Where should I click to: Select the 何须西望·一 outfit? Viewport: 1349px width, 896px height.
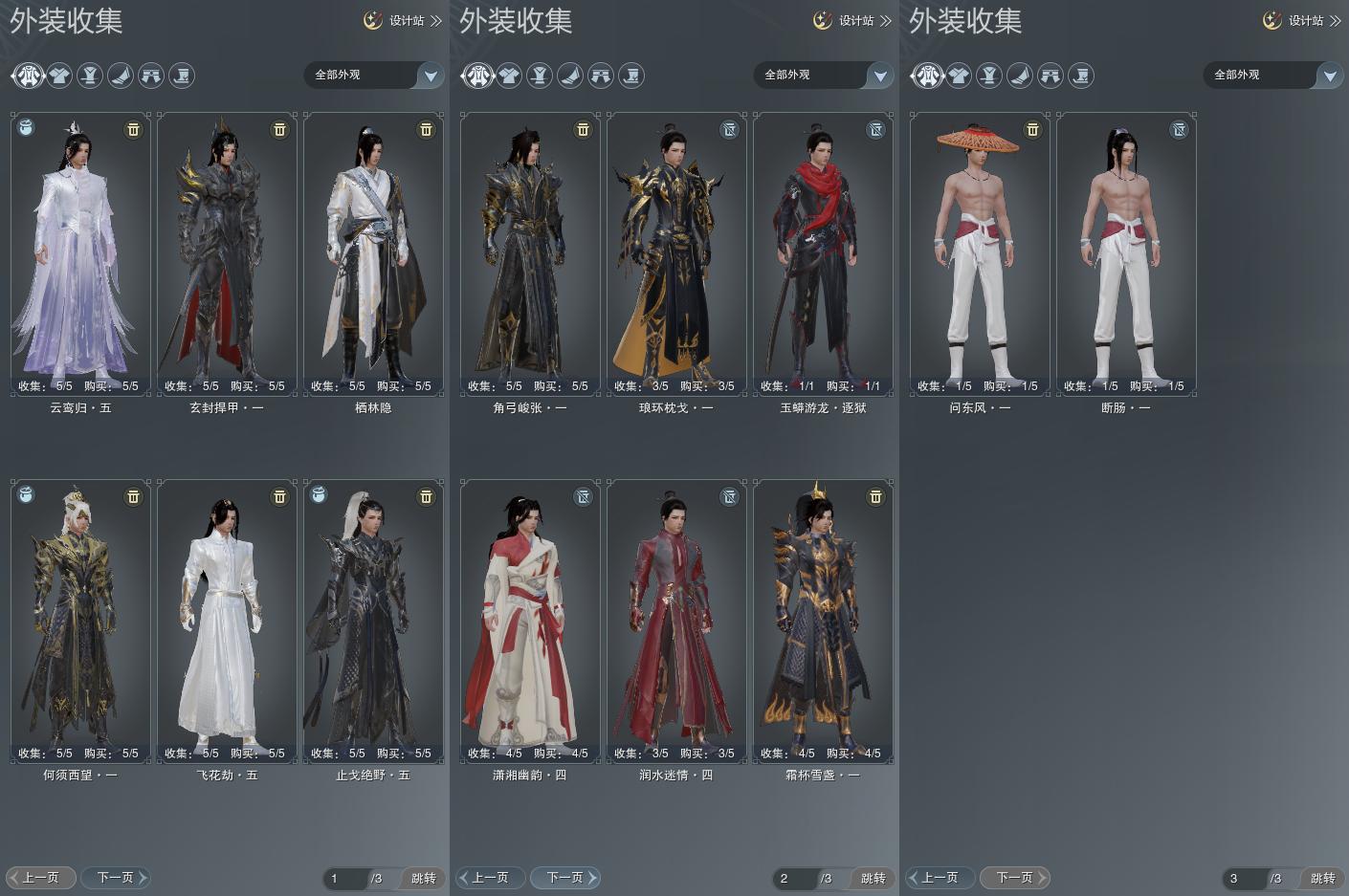click(80, 621)
